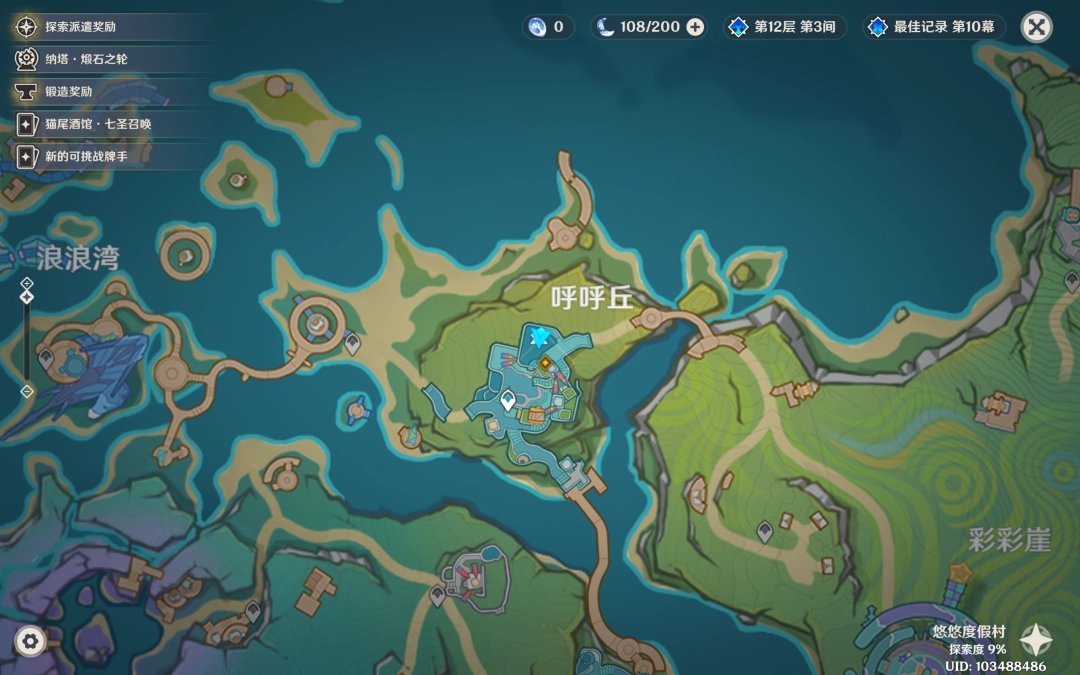Select the orange quest marker in 呼呼丘
This screenshot has width=1080, height=675.
tap(546, 364)
